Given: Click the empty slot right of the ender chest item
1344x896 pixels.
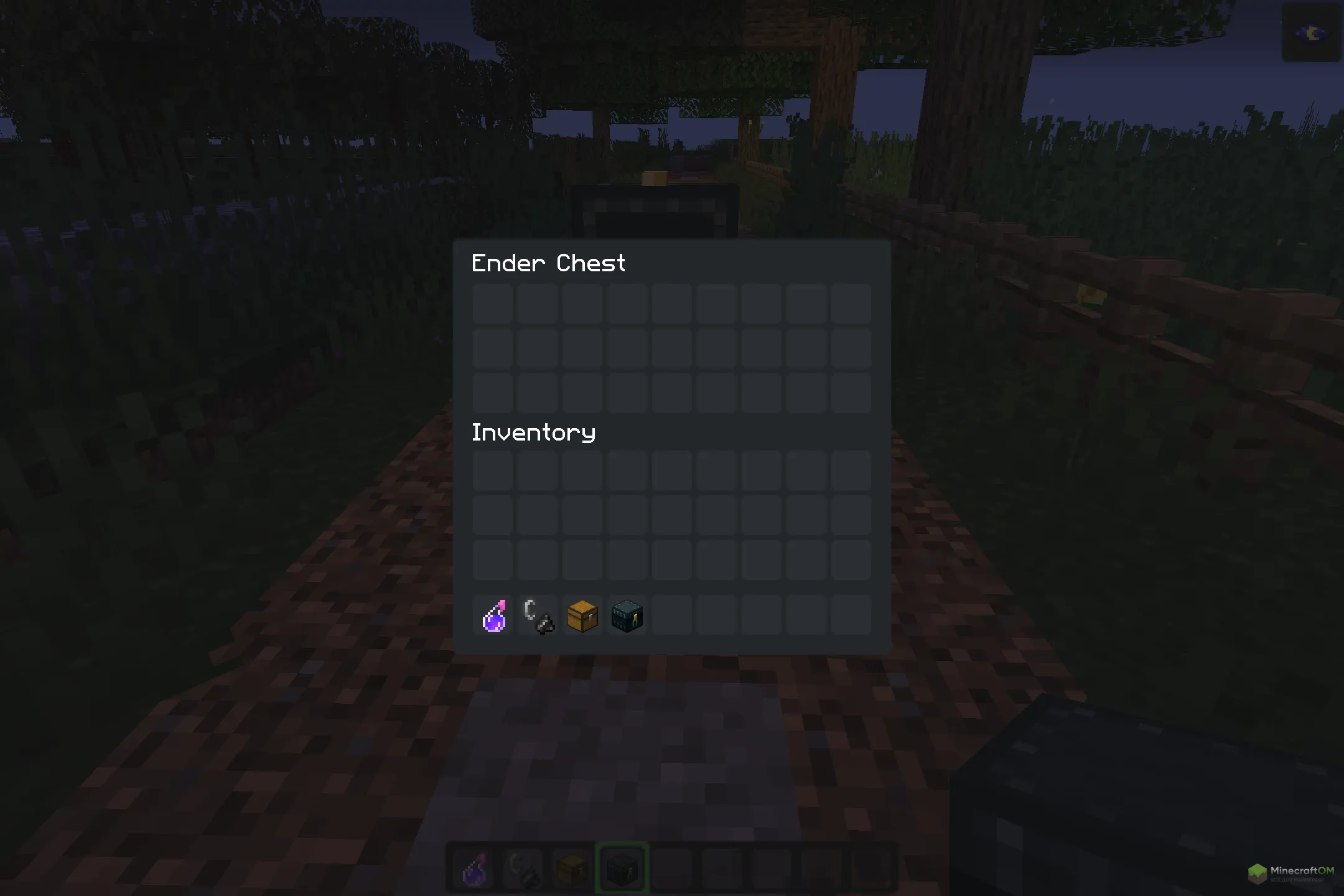Looking at the screenshot, I should [x=673, y=615].
